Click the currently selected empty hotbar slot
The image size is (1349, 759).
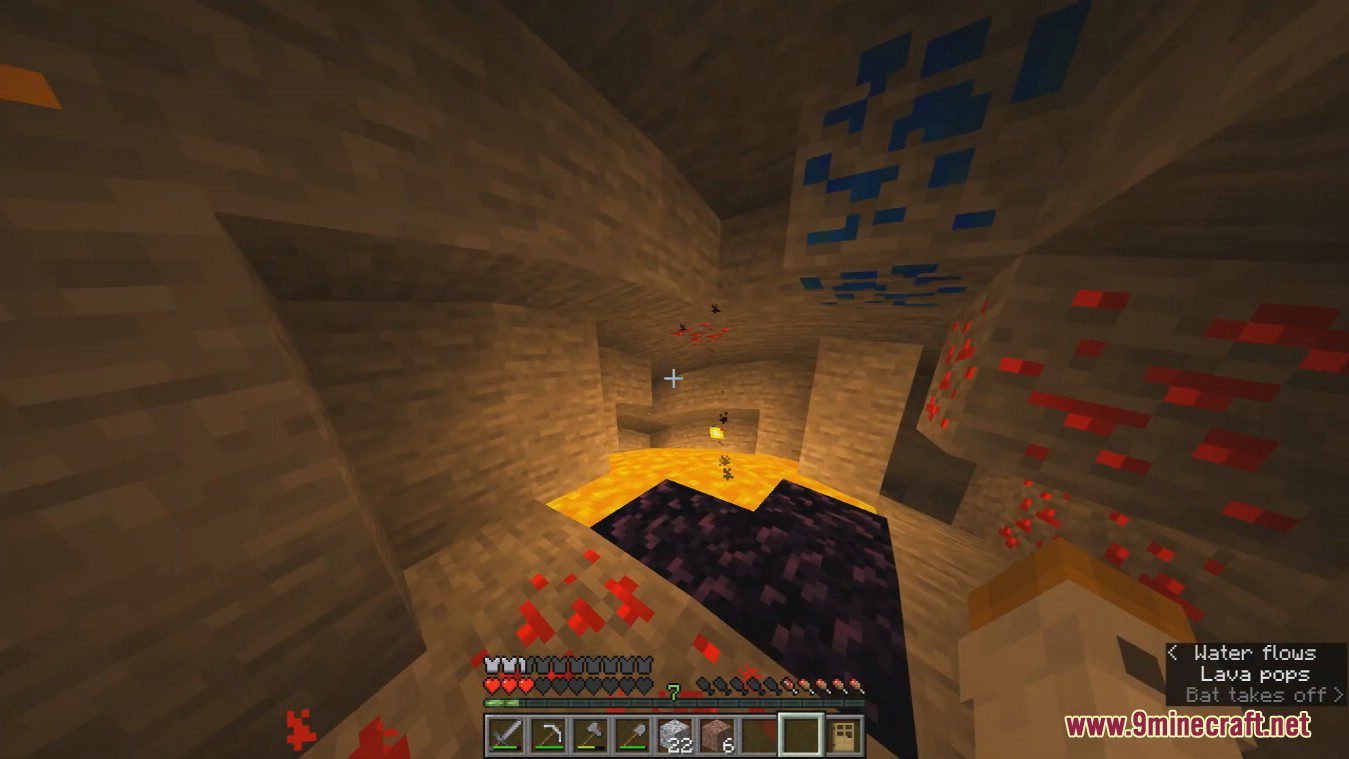coord(800,735)
